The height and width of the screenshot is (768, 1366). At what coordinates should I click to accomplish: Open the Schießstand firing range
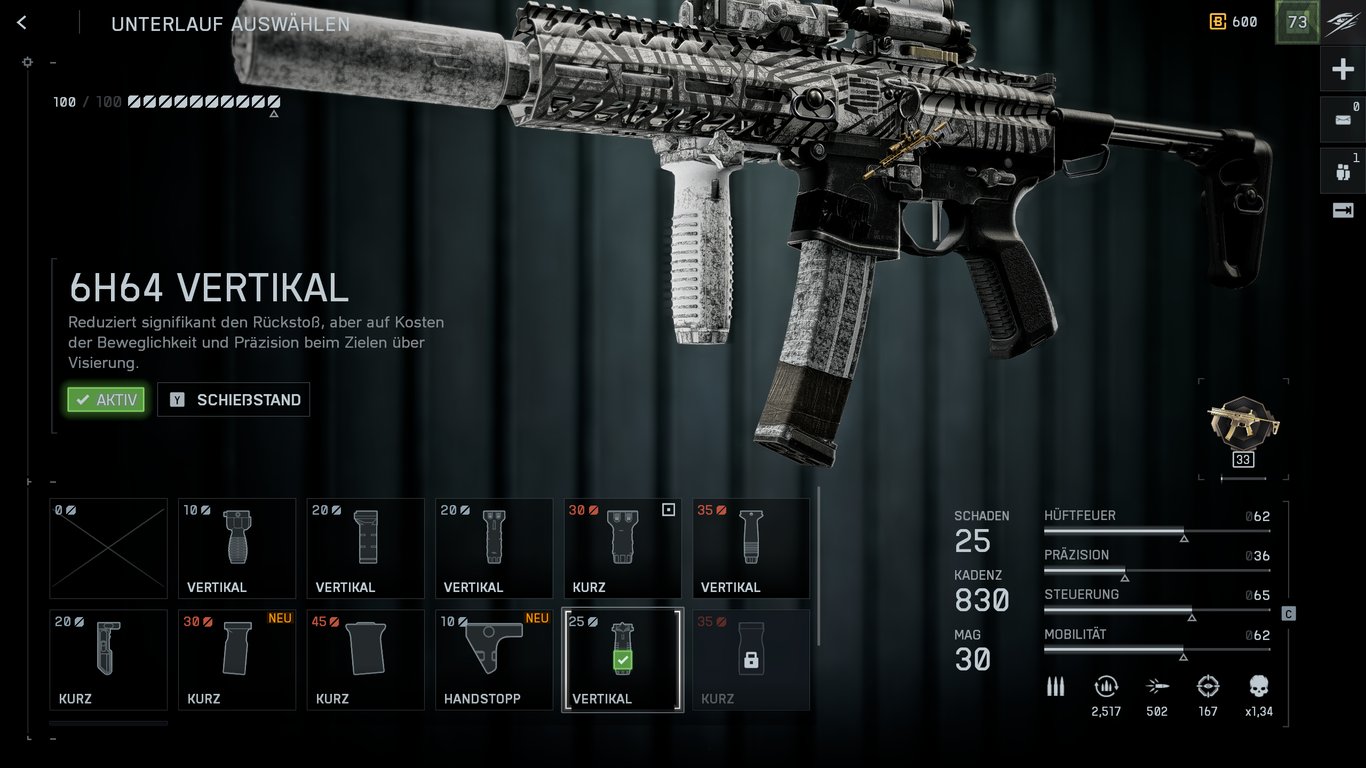point(234,400)
